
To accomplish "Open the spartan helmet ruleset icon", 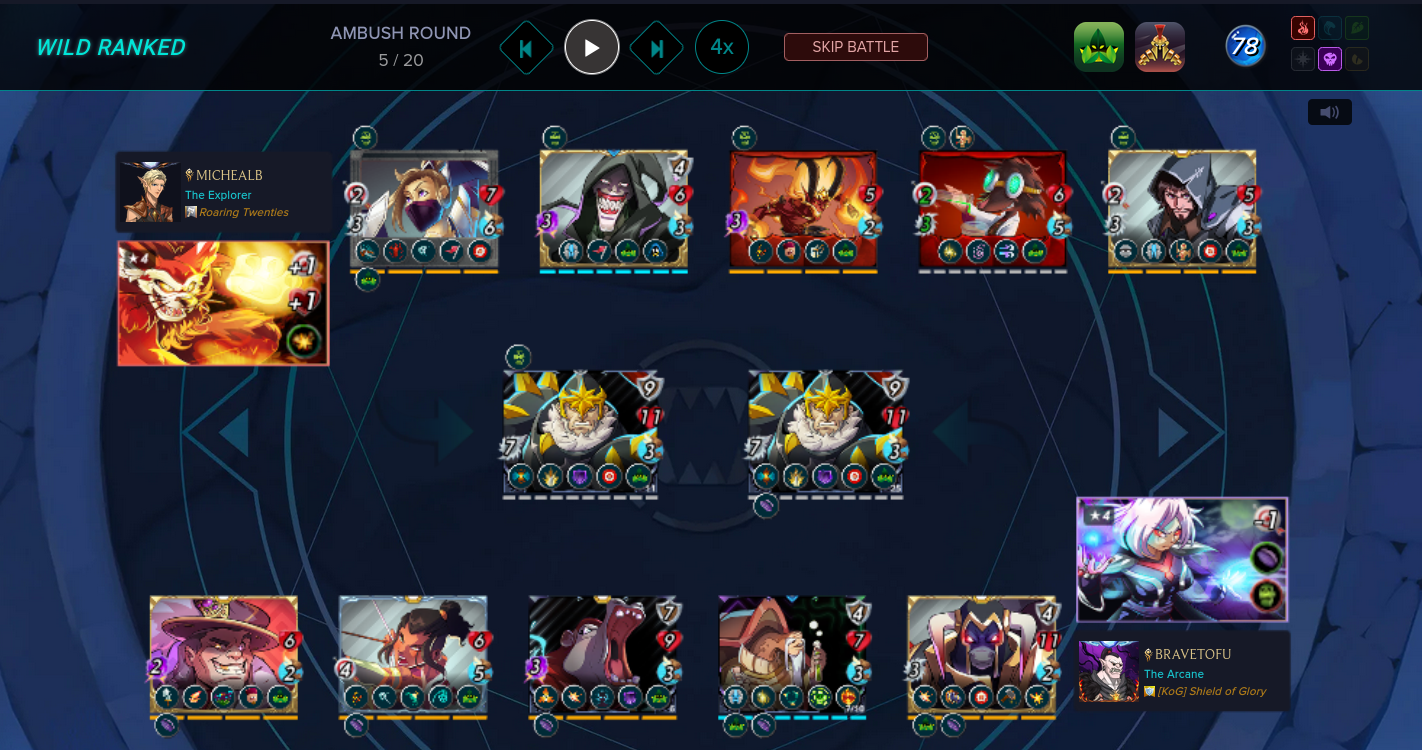I will click(1160, 47).
